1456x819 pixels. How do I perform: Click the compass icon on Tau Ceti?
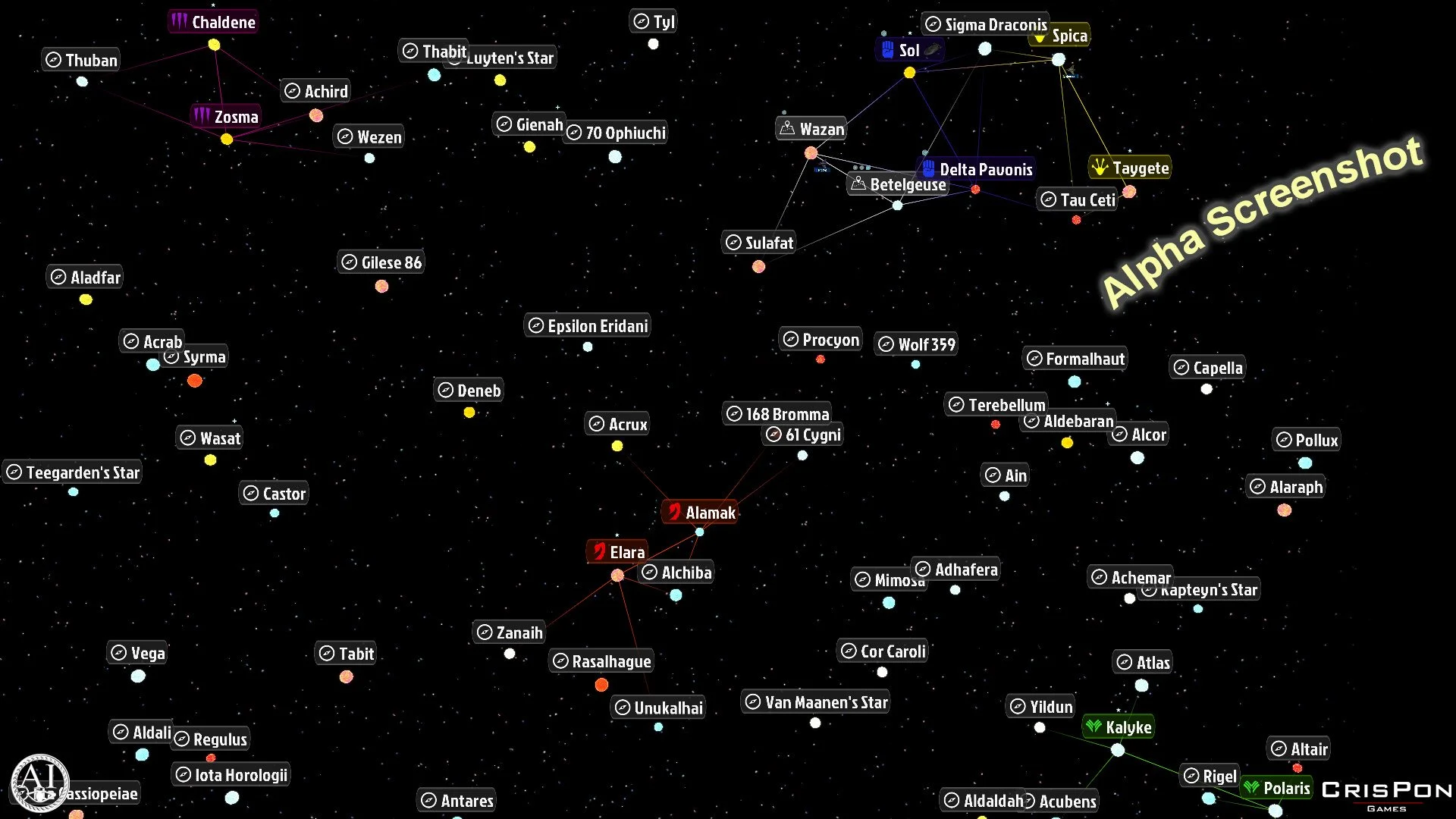1050,199
